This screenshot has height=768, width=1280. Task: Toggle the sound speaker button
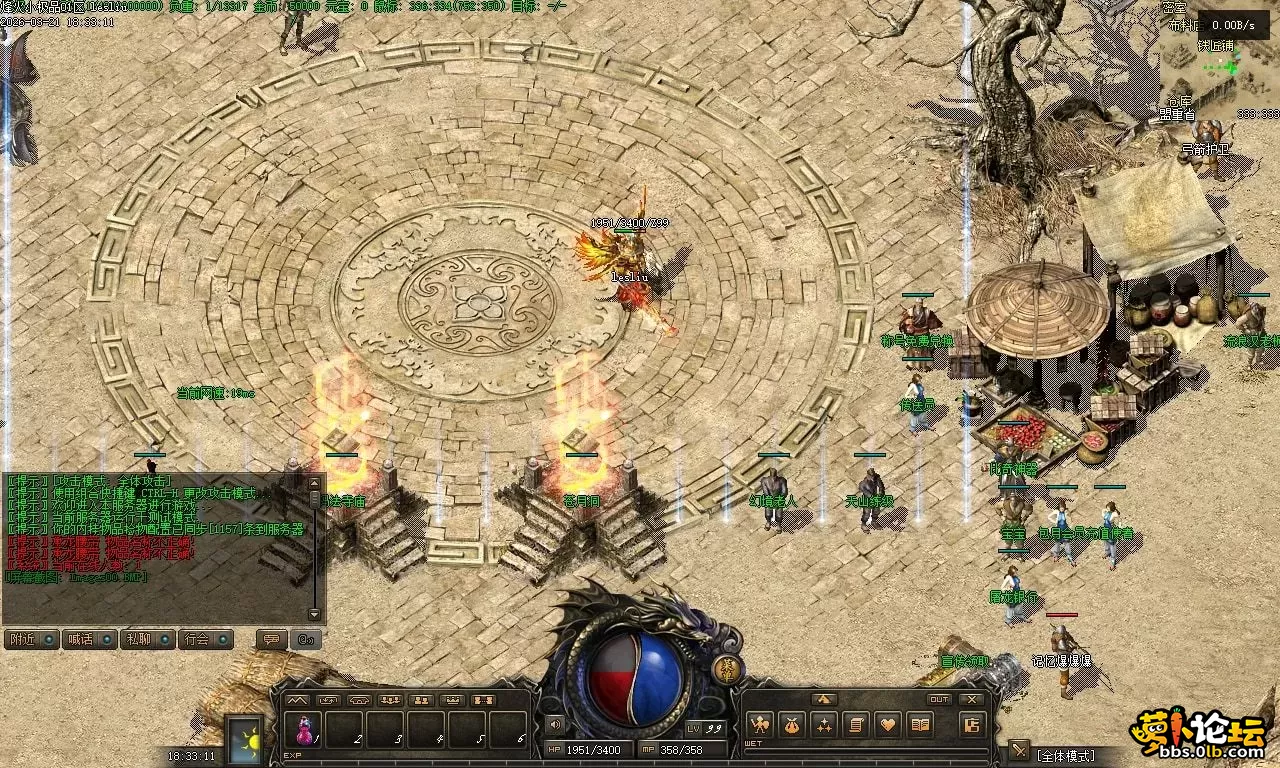click(x=554, y=725)
